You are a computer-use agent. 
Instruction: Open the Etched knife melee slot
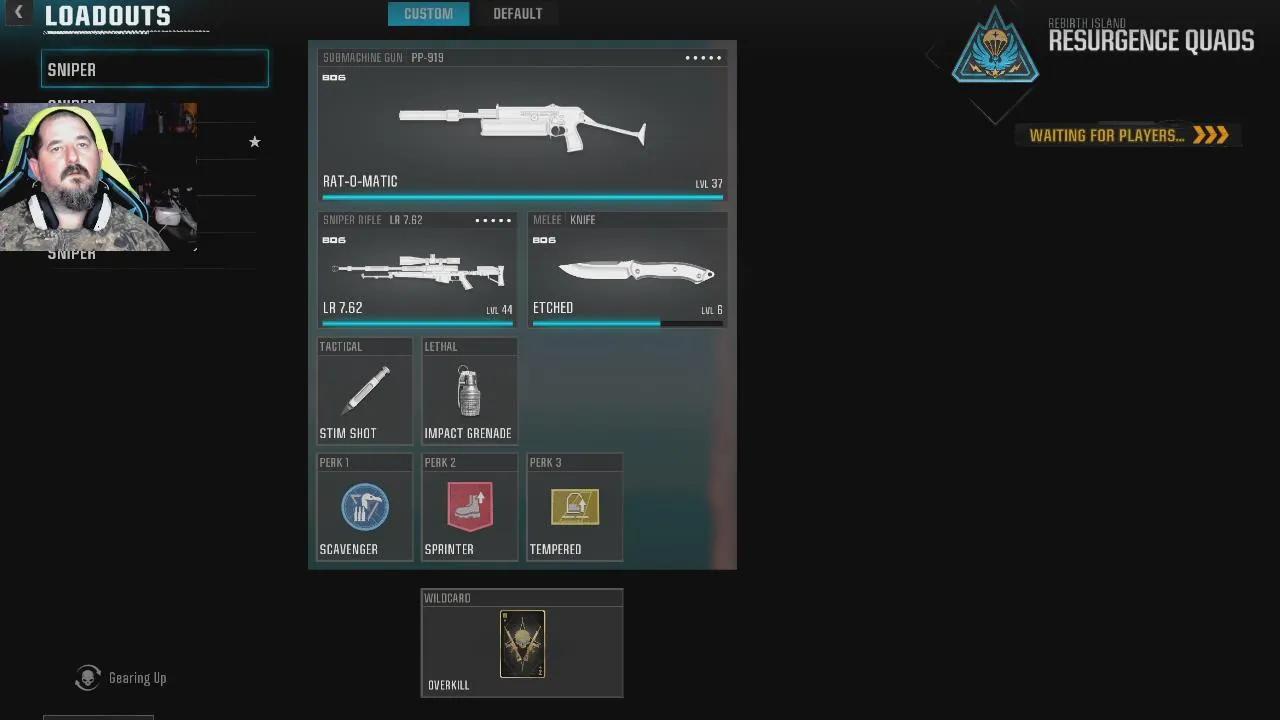627,270
